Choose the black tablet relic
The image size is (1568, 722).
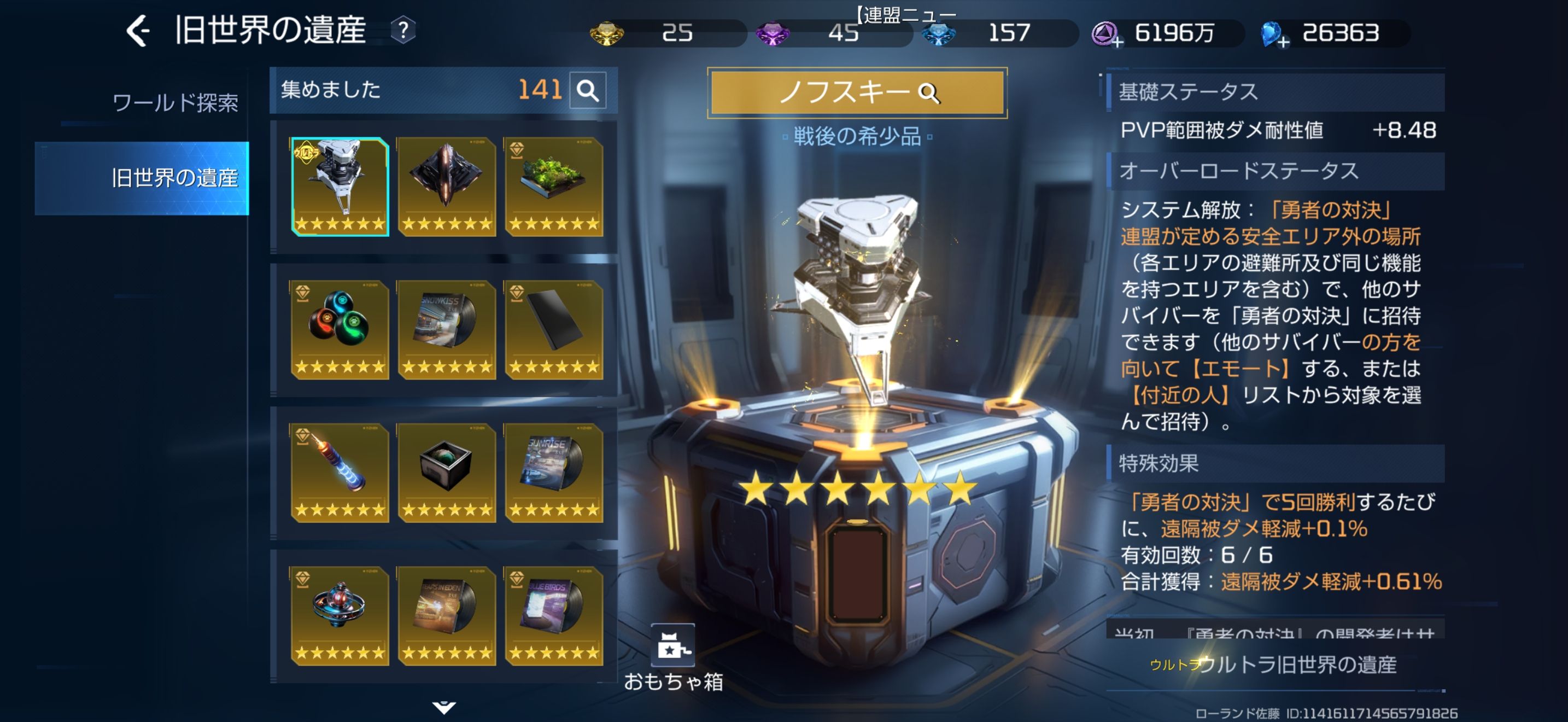(x=554, y=329)
